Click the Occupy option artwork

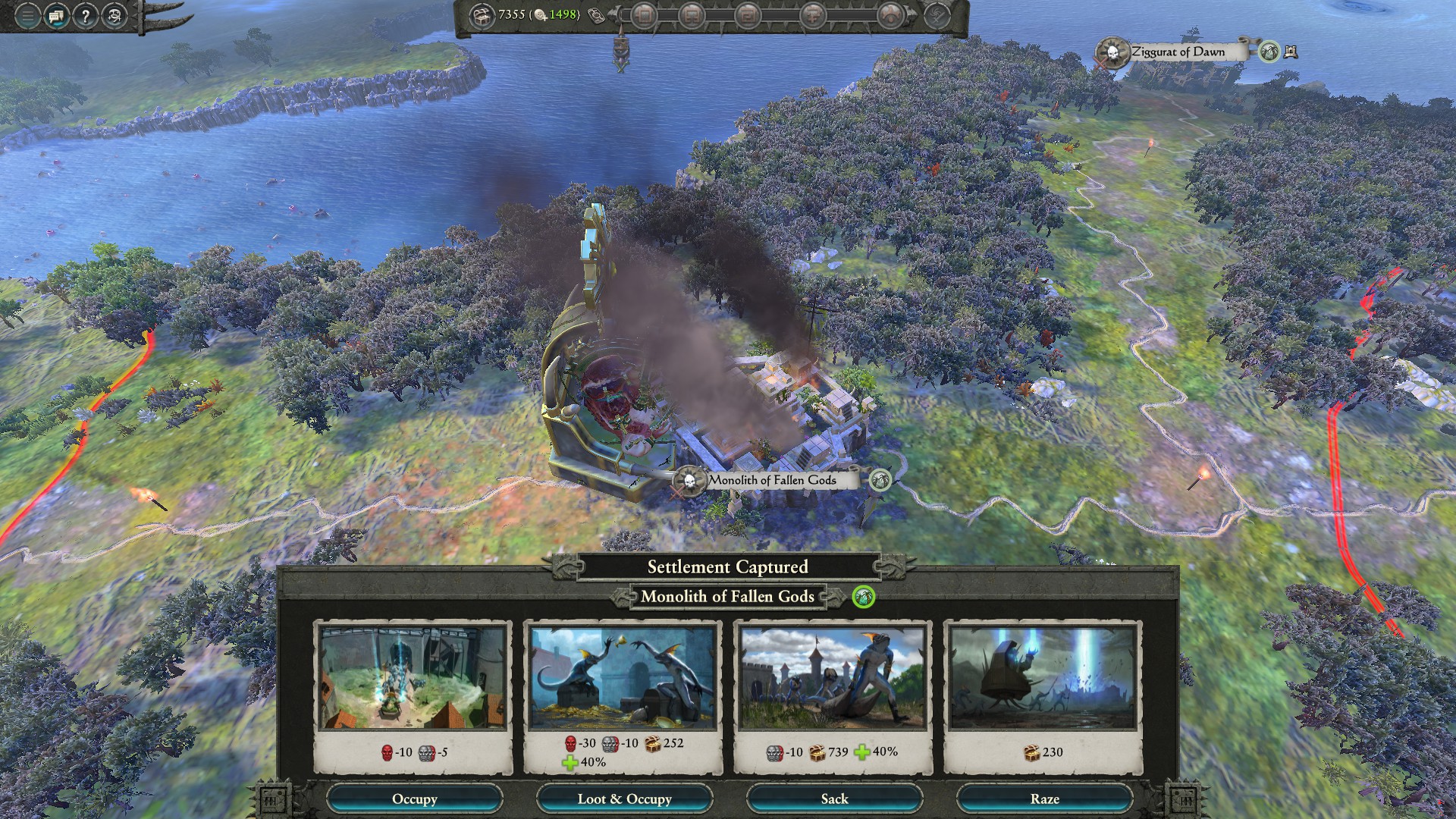[x=413, y=677]
